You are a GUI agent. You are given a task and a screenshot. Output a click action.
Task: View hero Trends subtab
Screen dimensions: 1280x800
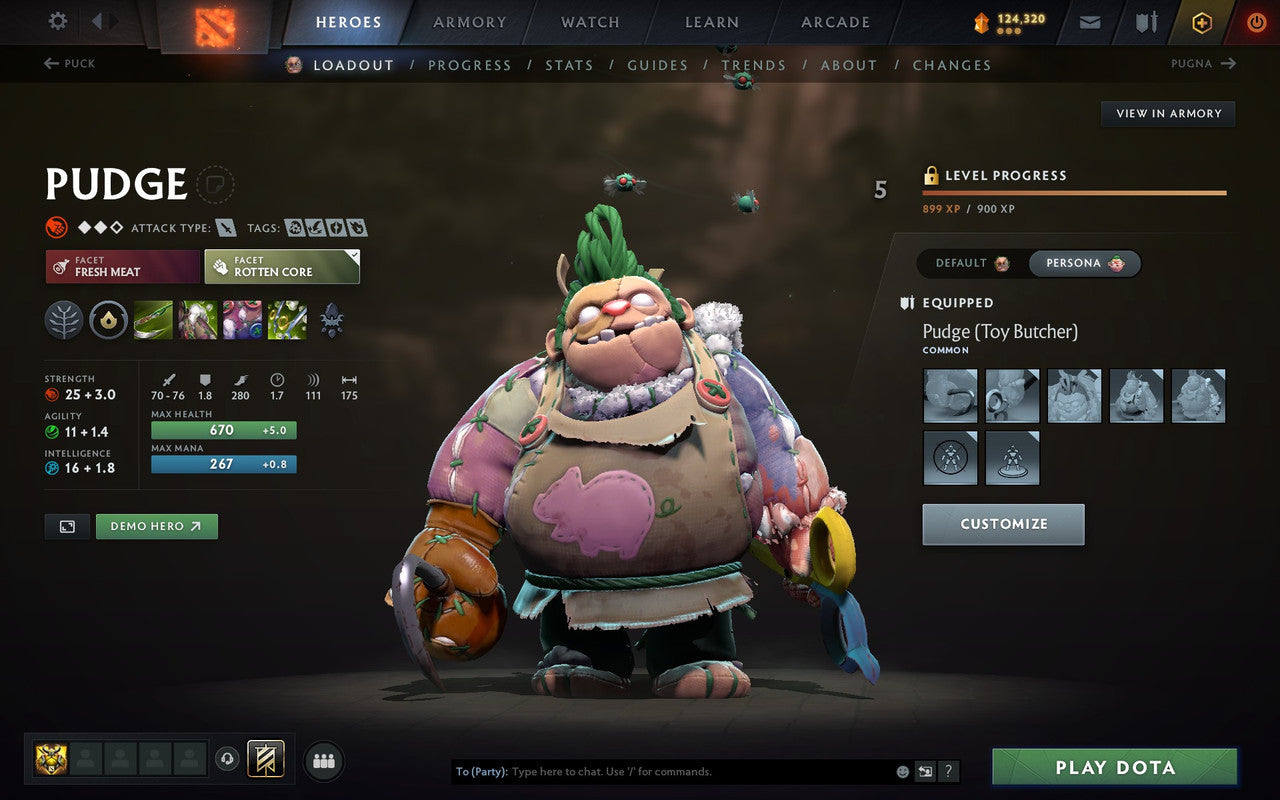[753, 65]
